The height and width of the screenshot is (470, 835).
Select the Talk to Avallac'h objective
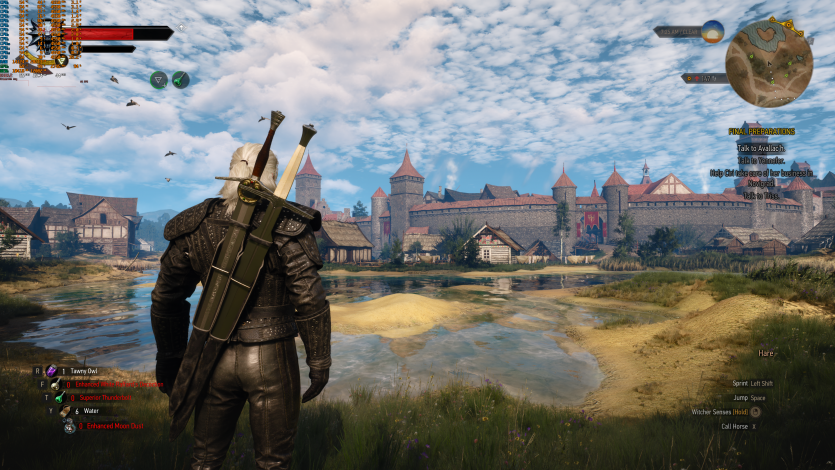point(761,148)
